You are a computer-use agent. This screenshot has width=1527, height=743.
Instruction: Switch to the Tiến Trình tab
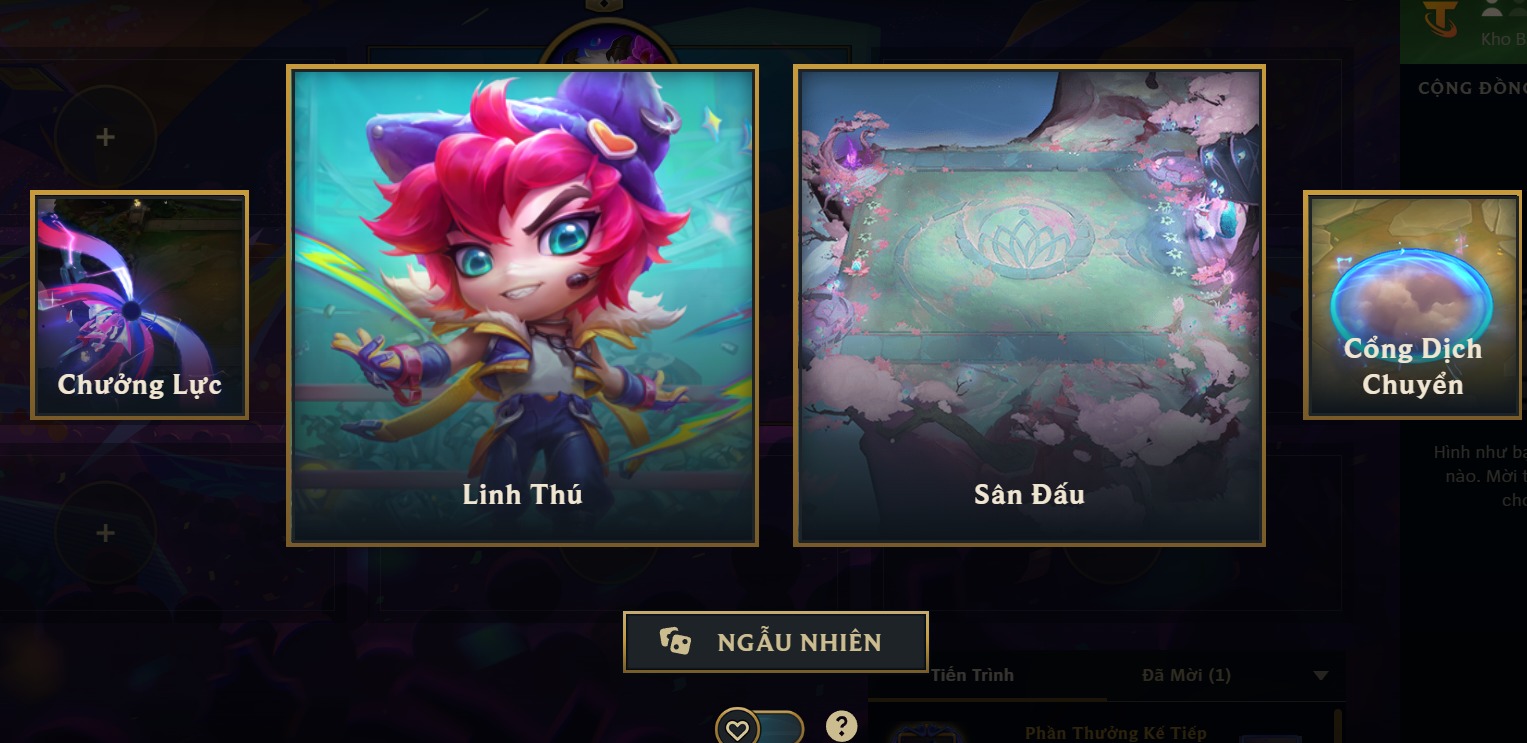(x=972, y=676)
